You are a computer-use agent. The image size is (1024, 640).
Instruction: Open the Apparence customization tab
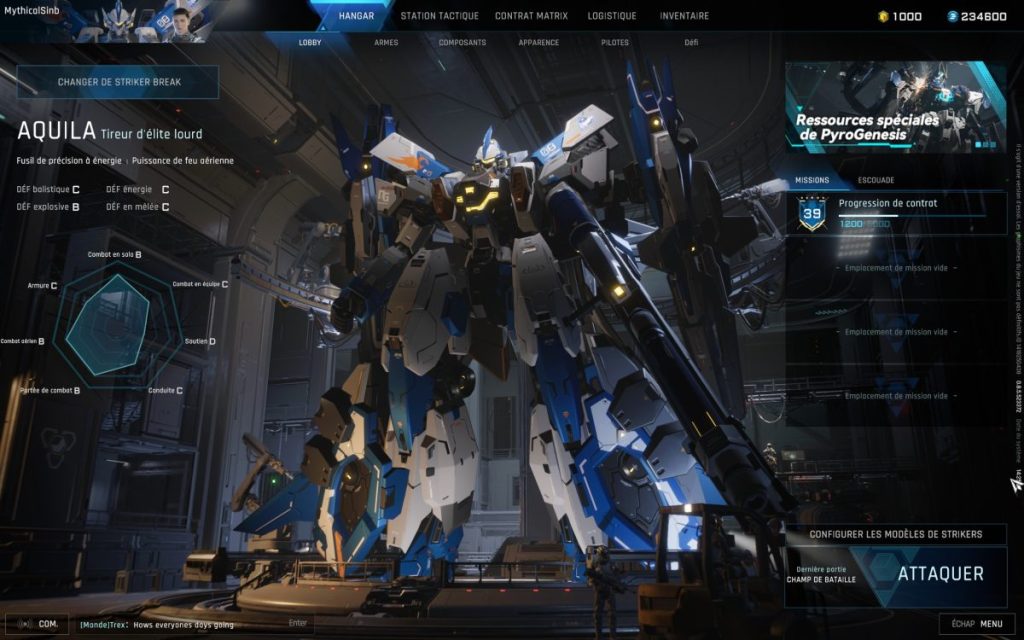(x=538, y=43)
